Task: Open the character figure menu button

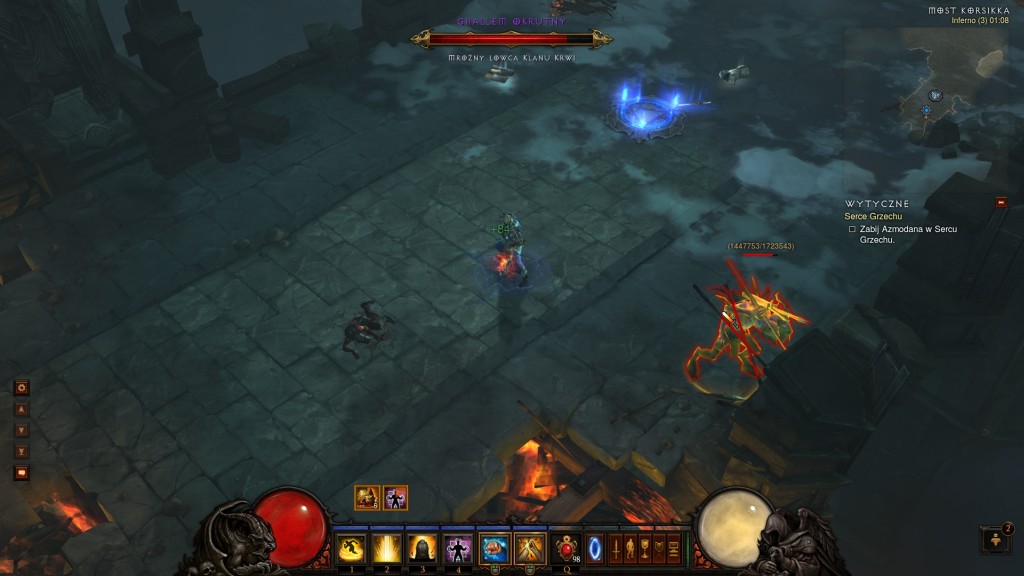Action: [630, 549]
